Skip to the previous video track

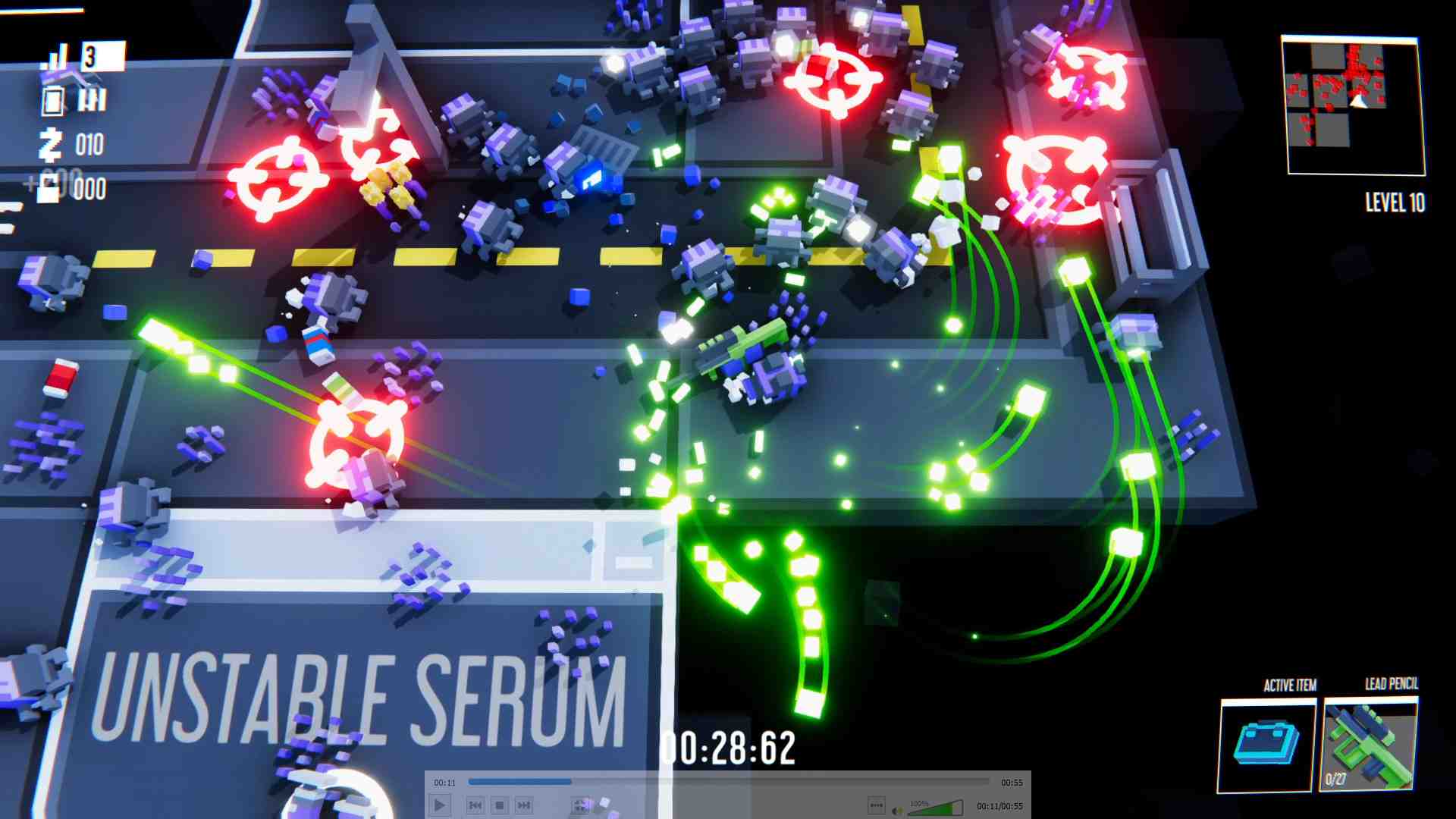coord(475,805)
